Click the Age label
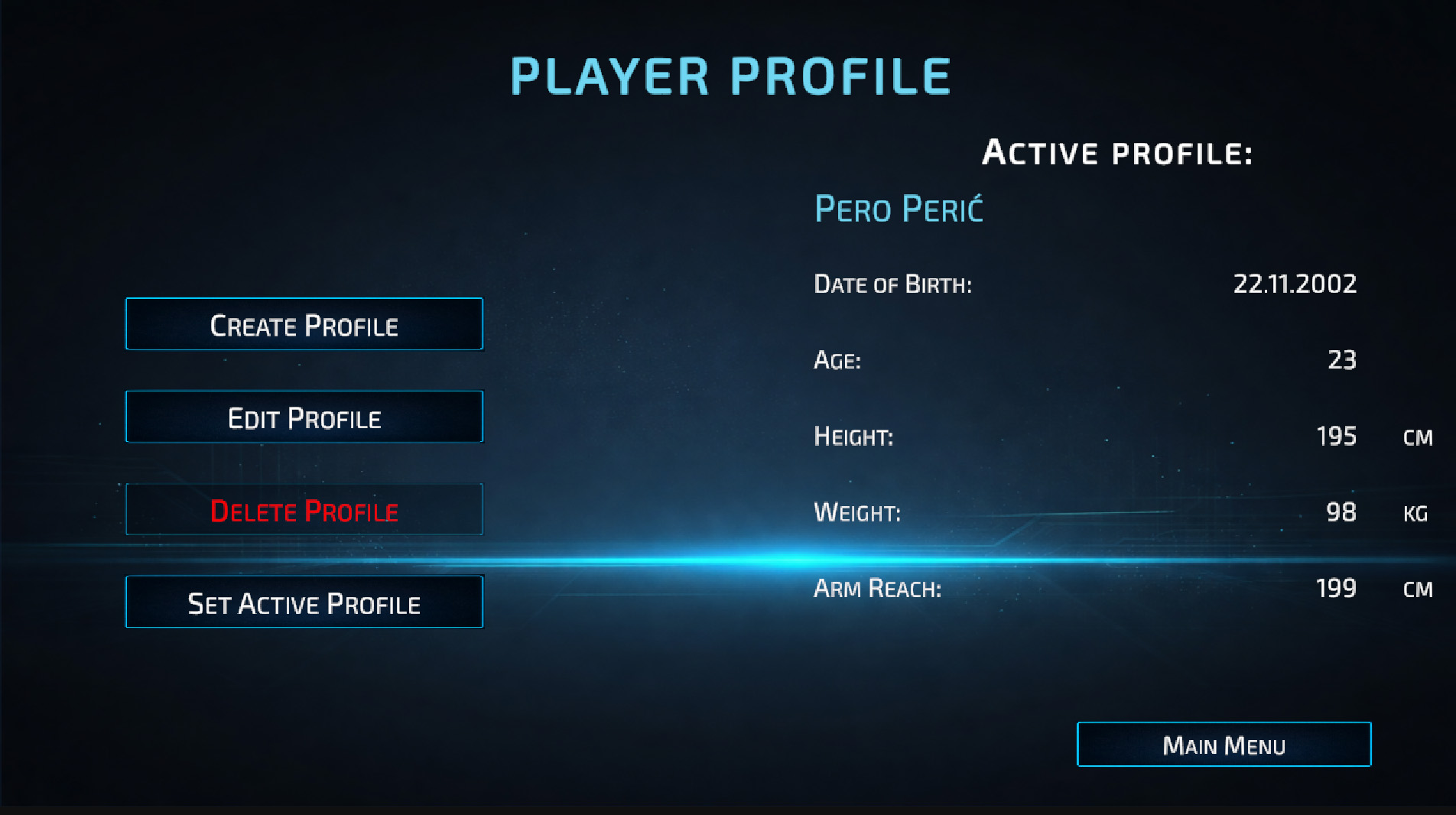Viewport: 1456px width, 815px height. (837, 360)
